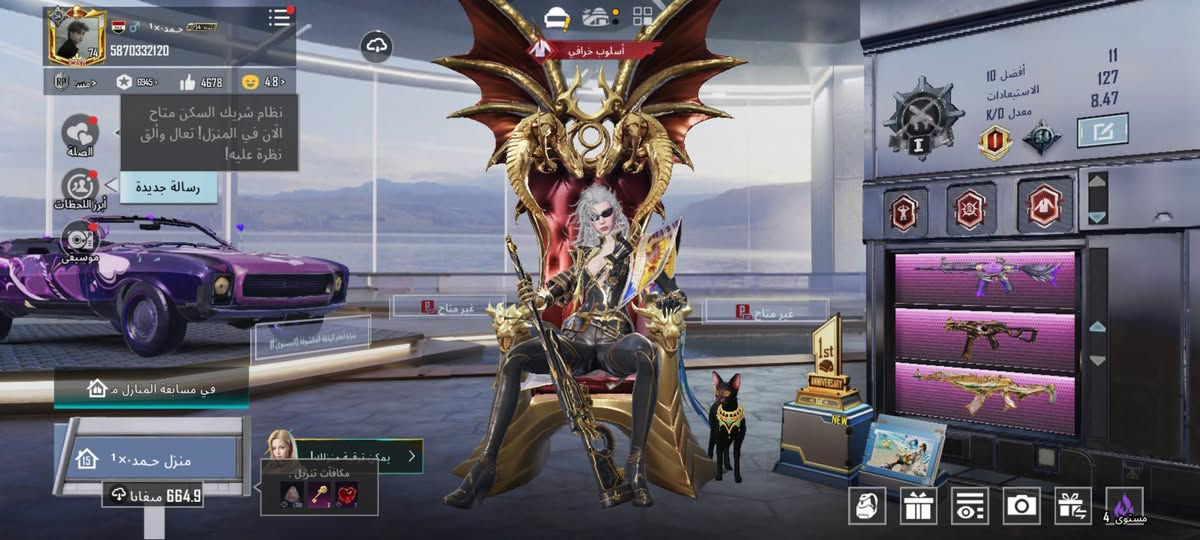Open the موسيقى music icon

[79, 238]
